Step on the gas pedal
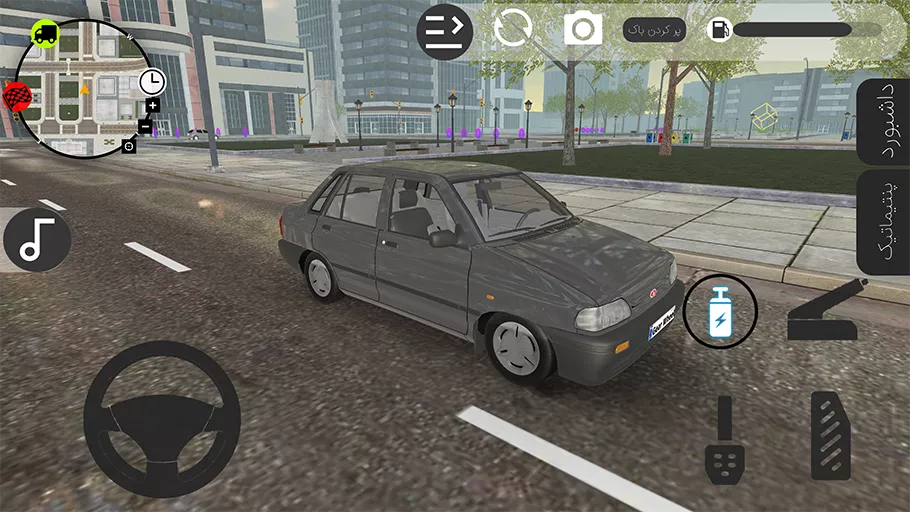The width and height of the screenshot is (910, 512). (x=830, y=436)
